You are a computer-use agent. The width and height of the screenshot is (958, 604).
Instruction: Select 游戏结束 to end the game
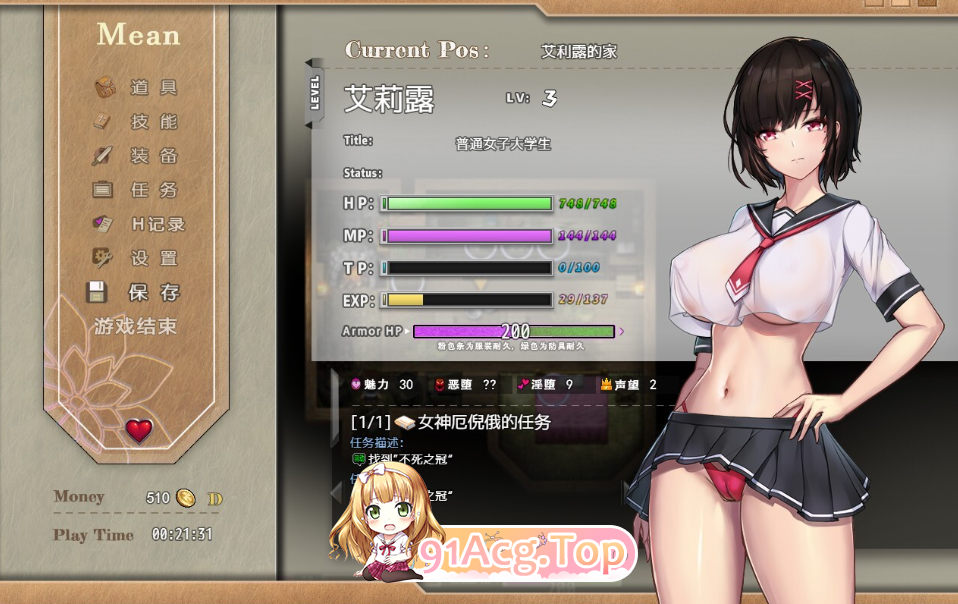click(135, 326)
